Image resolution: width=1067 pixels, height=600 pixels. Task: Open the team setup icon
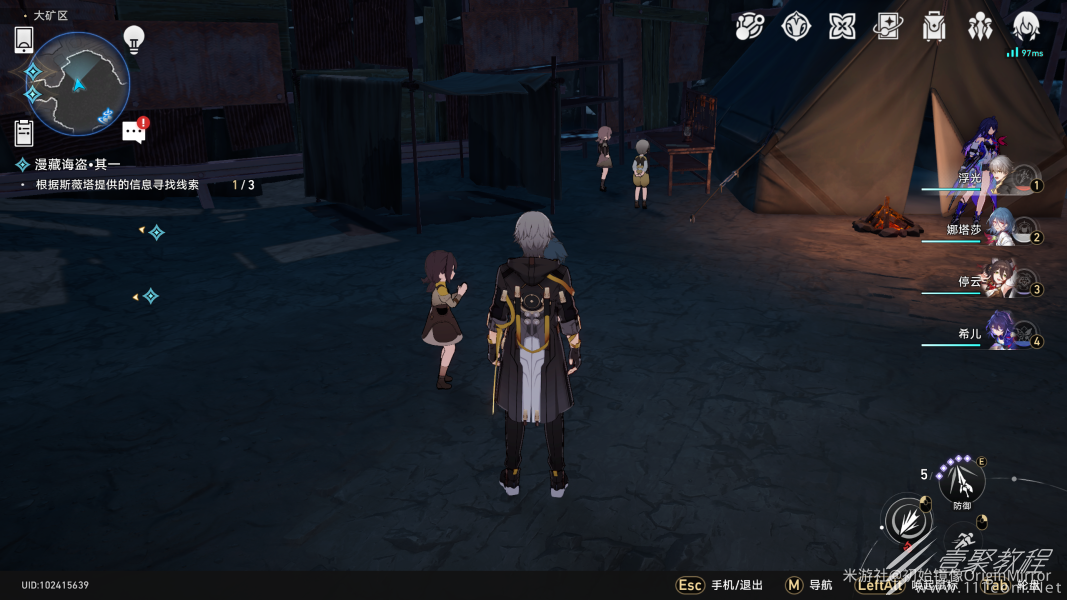coord(980,27)
